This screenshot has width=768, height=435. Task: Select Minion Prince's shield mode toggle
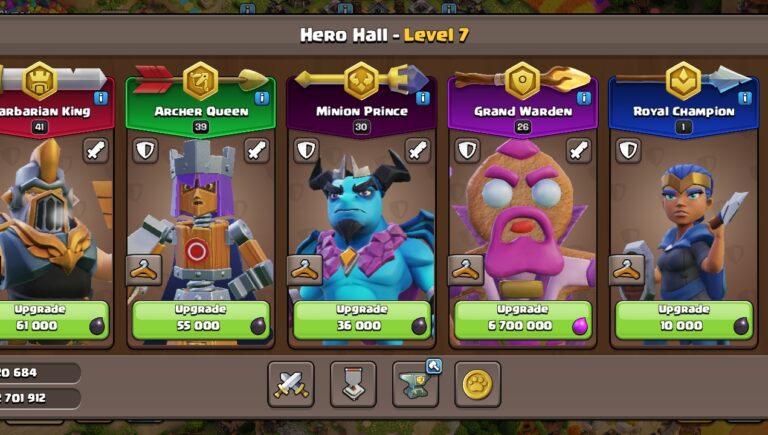306,151
